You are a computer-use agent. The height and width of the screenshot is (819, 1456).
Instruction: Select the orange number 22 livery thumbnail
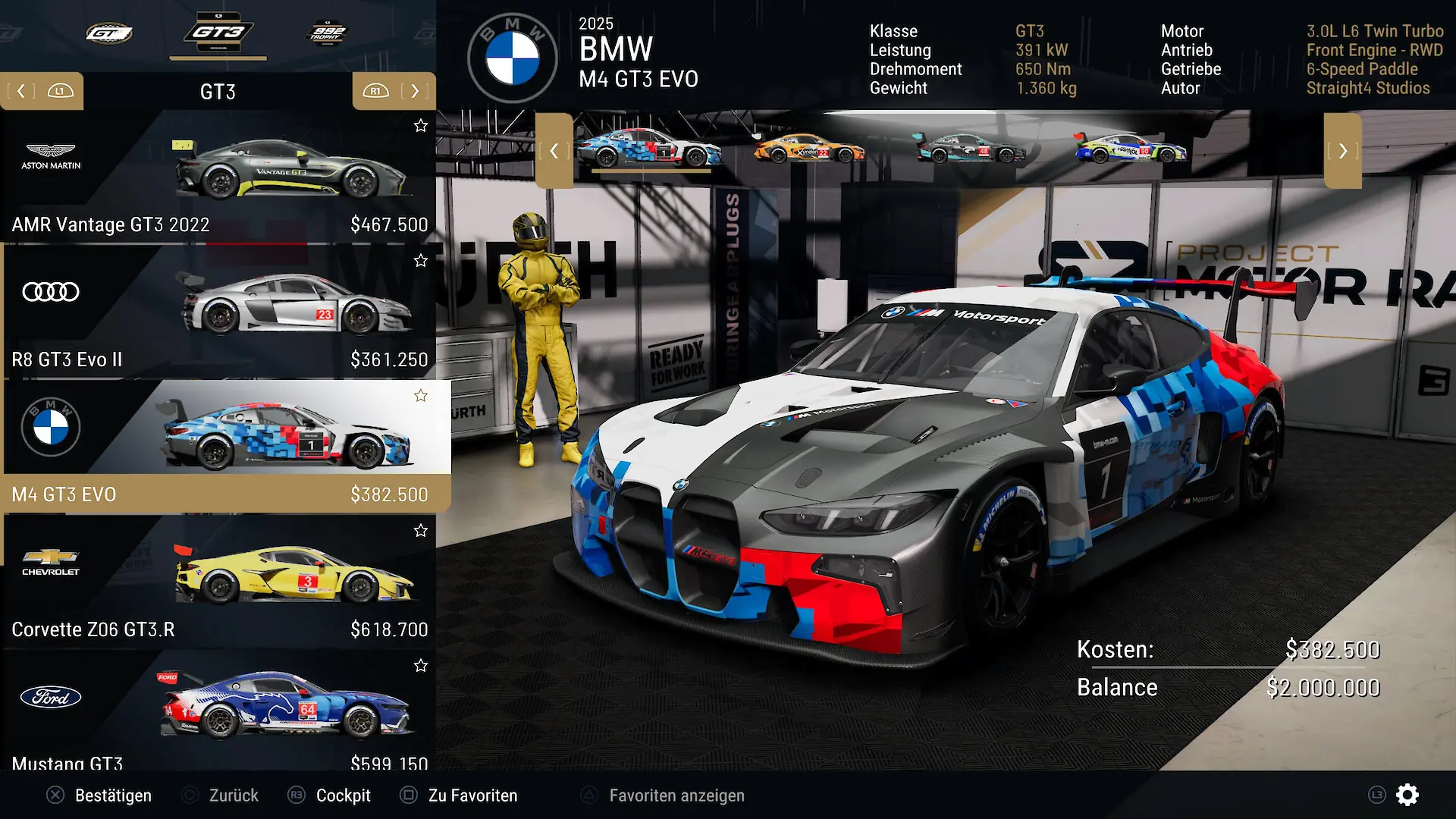point(809,149)
